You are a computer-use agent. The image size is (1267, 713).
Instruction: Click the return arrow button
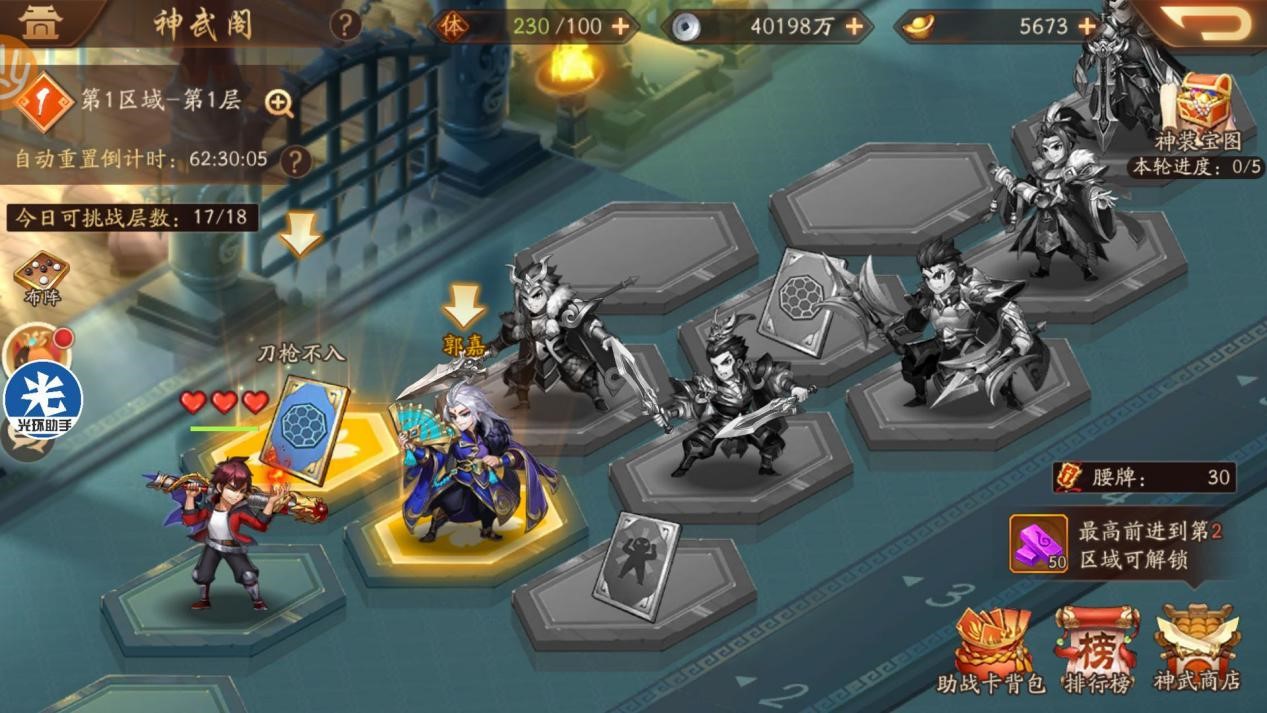click(1203, 22)
